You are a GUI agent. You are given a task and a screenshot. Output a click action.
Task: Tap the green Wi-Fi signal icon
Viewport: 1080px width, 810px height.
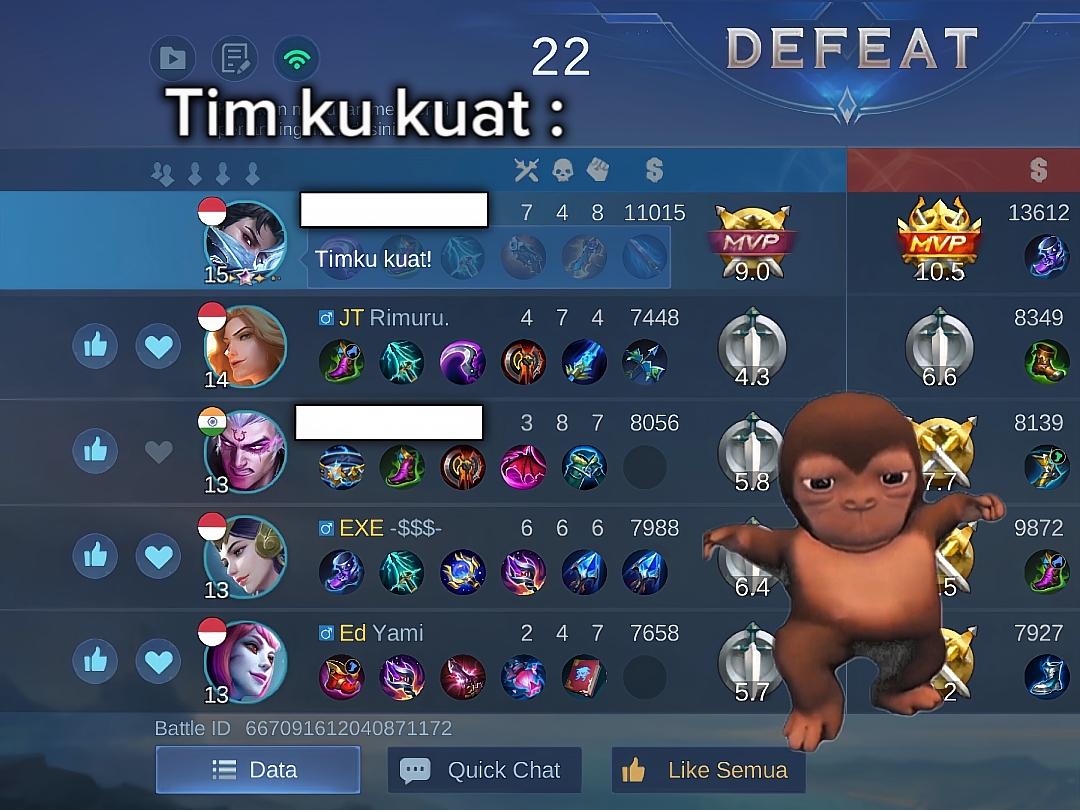pos(296,58)
